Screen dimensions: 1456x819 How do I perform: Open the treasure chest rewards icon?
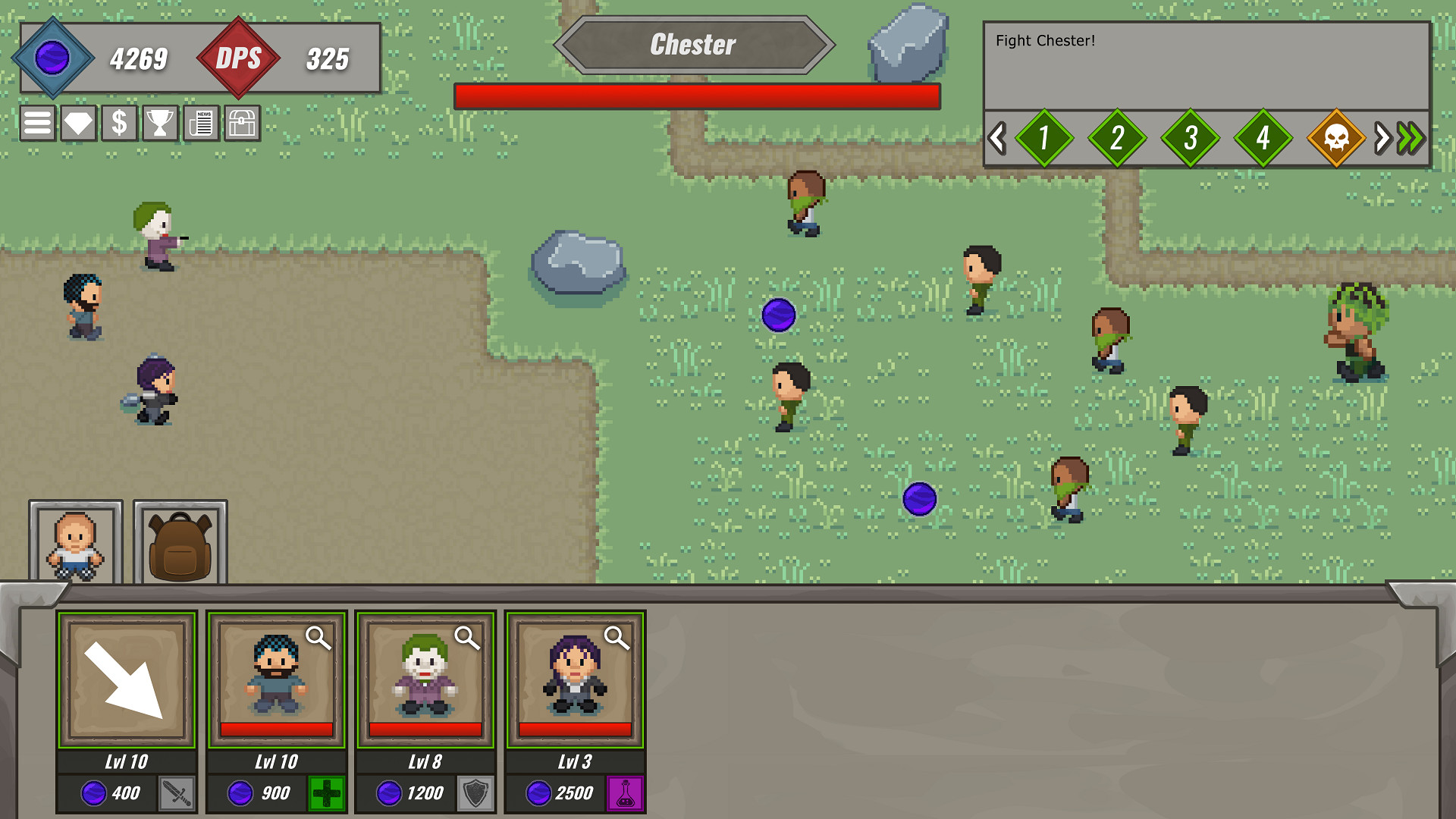[242, 123]
